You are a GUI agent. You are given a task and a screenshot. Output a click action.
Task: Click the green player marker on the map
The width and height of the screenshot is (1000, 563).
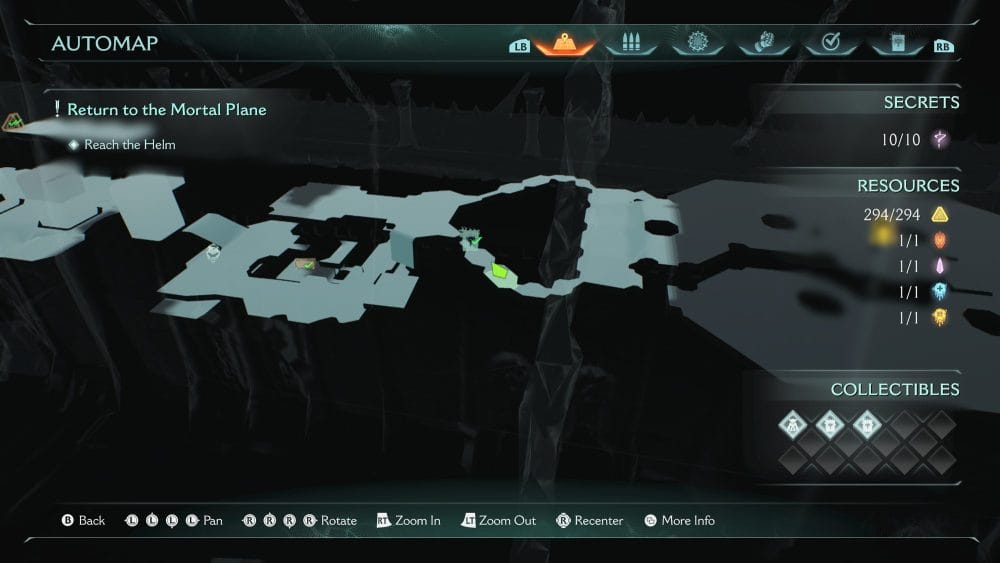click(499, 272)
